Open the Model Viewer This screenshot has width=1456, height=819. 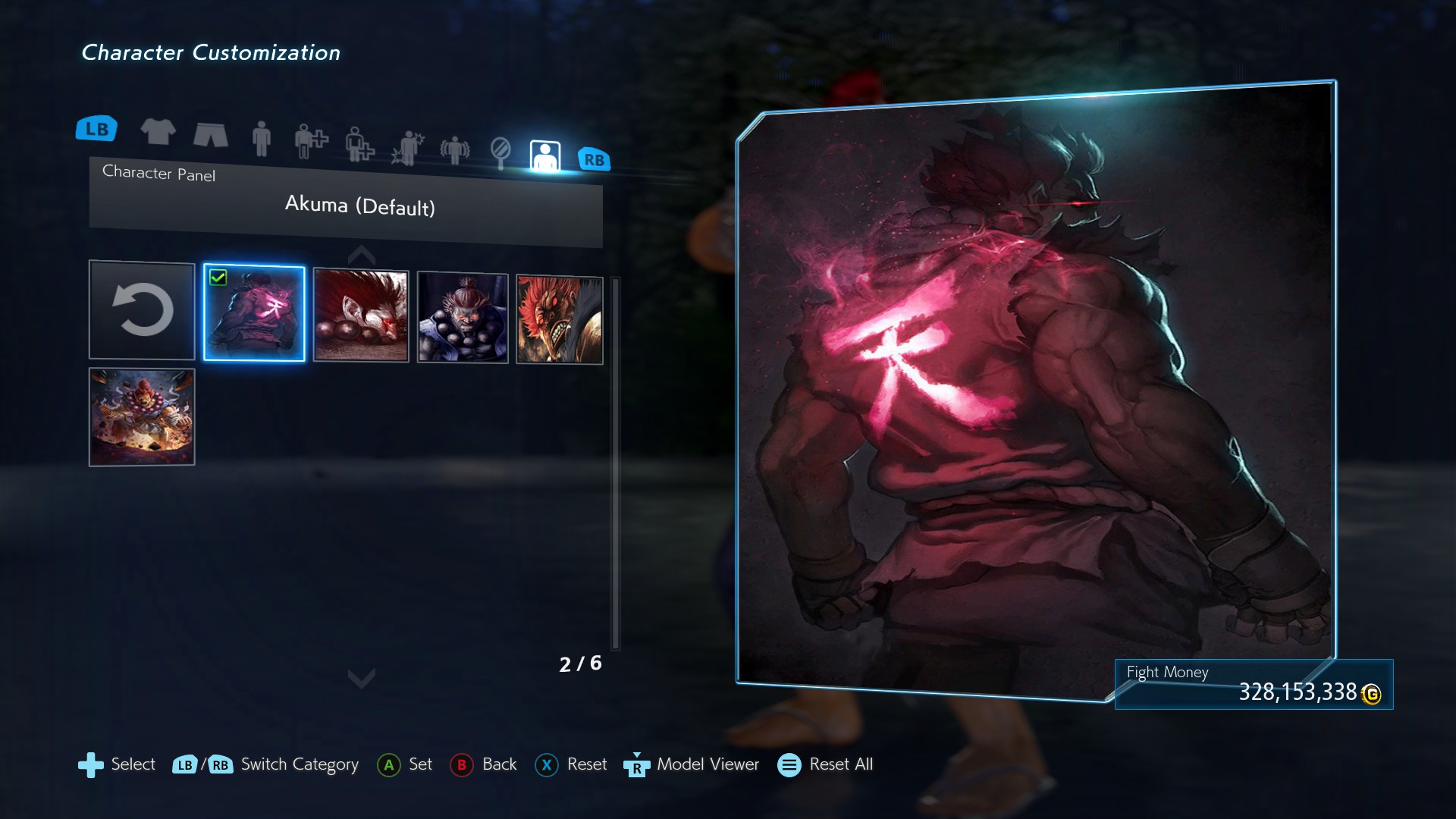tap(692, 765)
